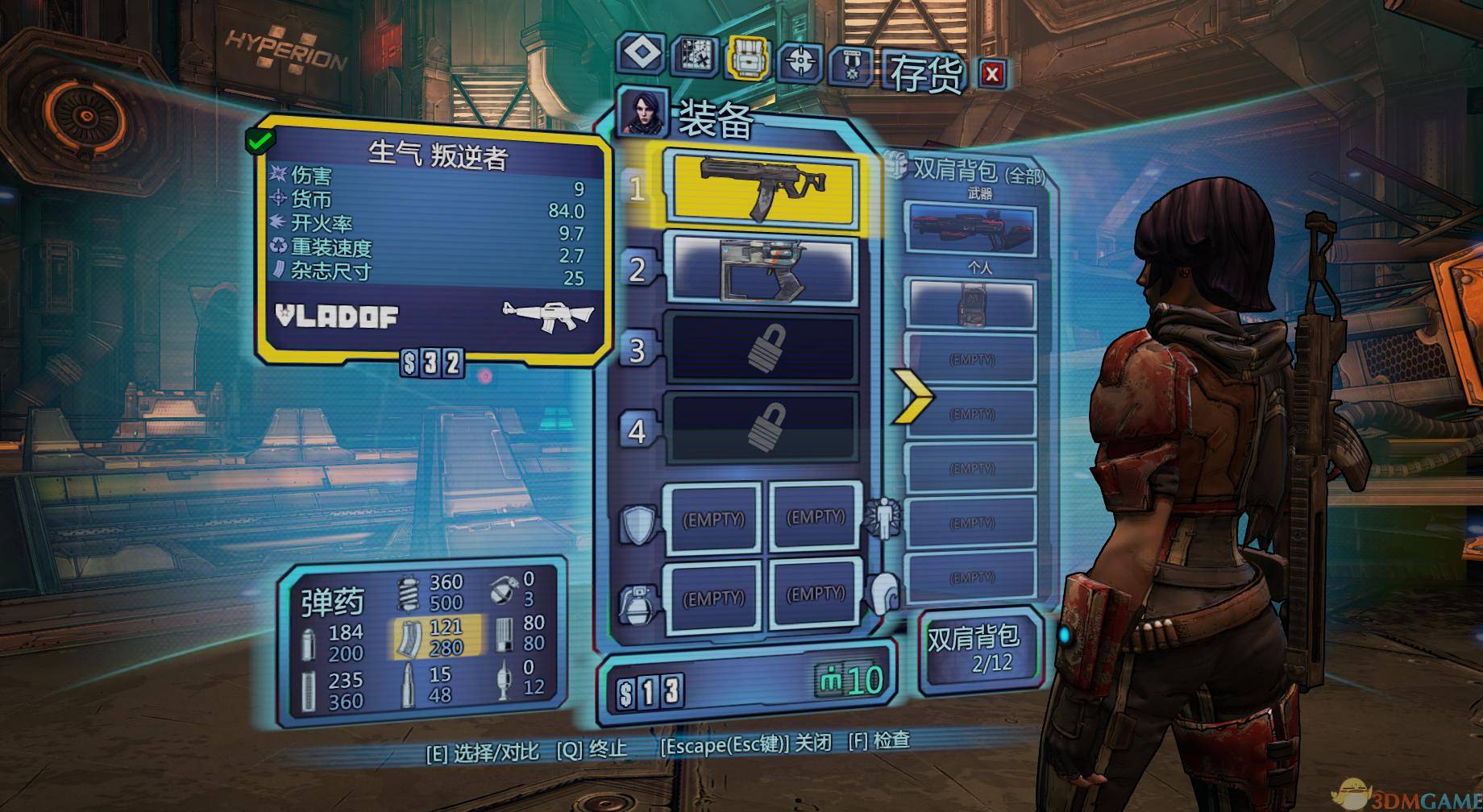Select the personal item in the backpack
The height and width of the screenshot is (812, 1483).
click(970, 304)
